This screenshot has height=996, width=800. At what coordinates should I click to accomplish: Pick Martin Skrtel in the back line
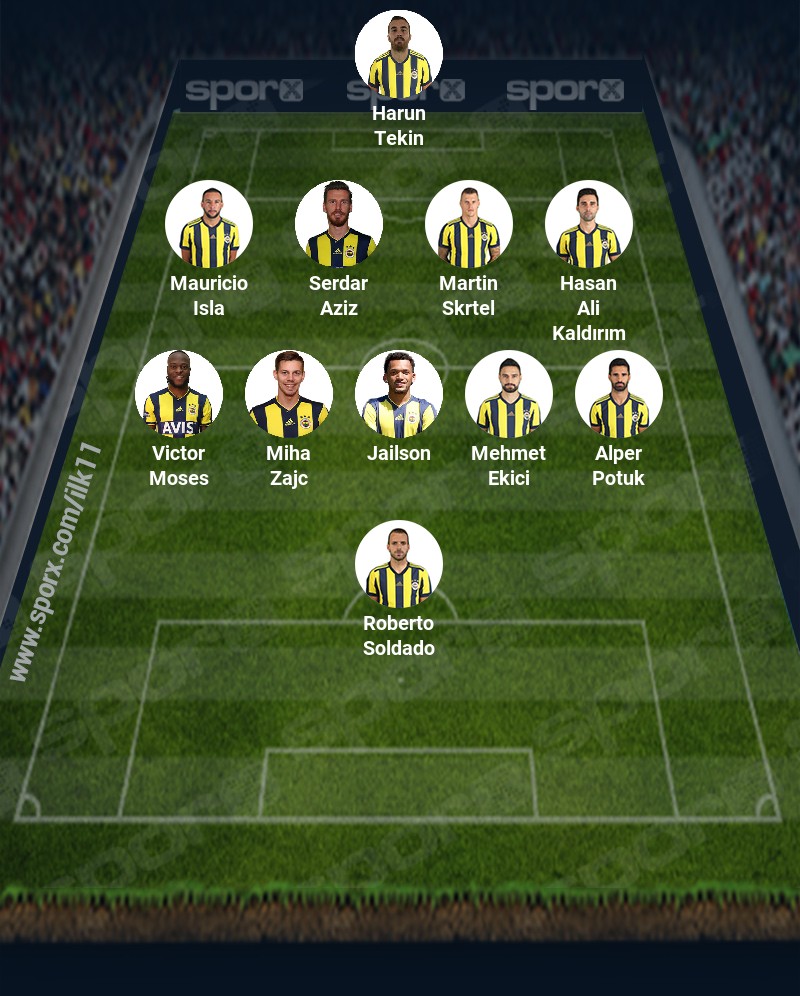click(x=469, y=224)
